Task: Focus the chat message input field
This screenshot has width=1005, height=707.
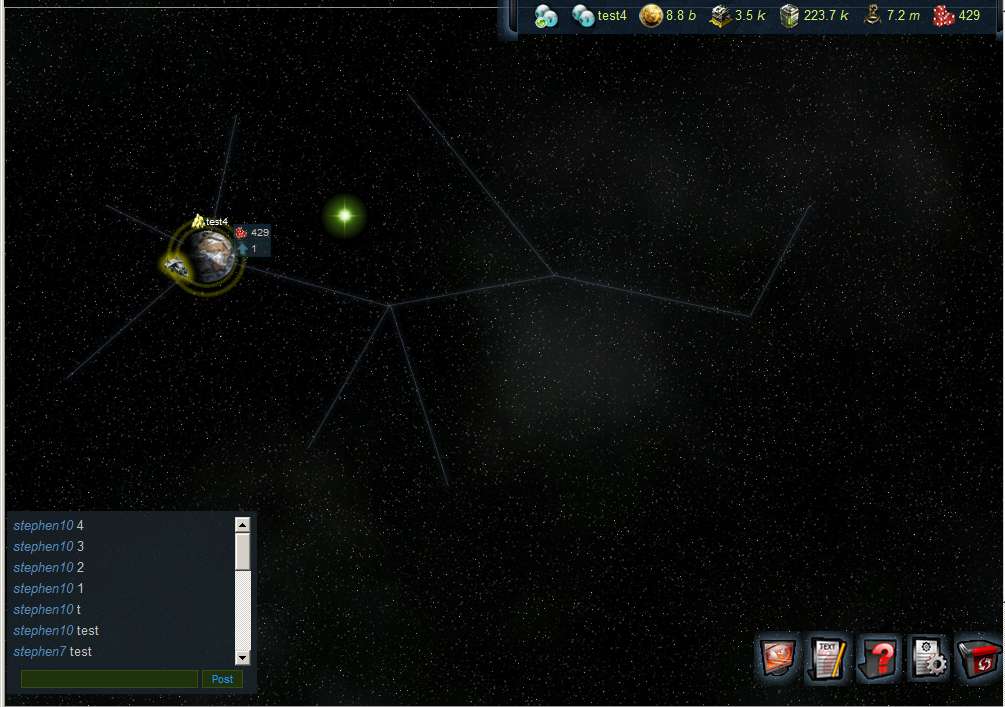Action: 109,679
